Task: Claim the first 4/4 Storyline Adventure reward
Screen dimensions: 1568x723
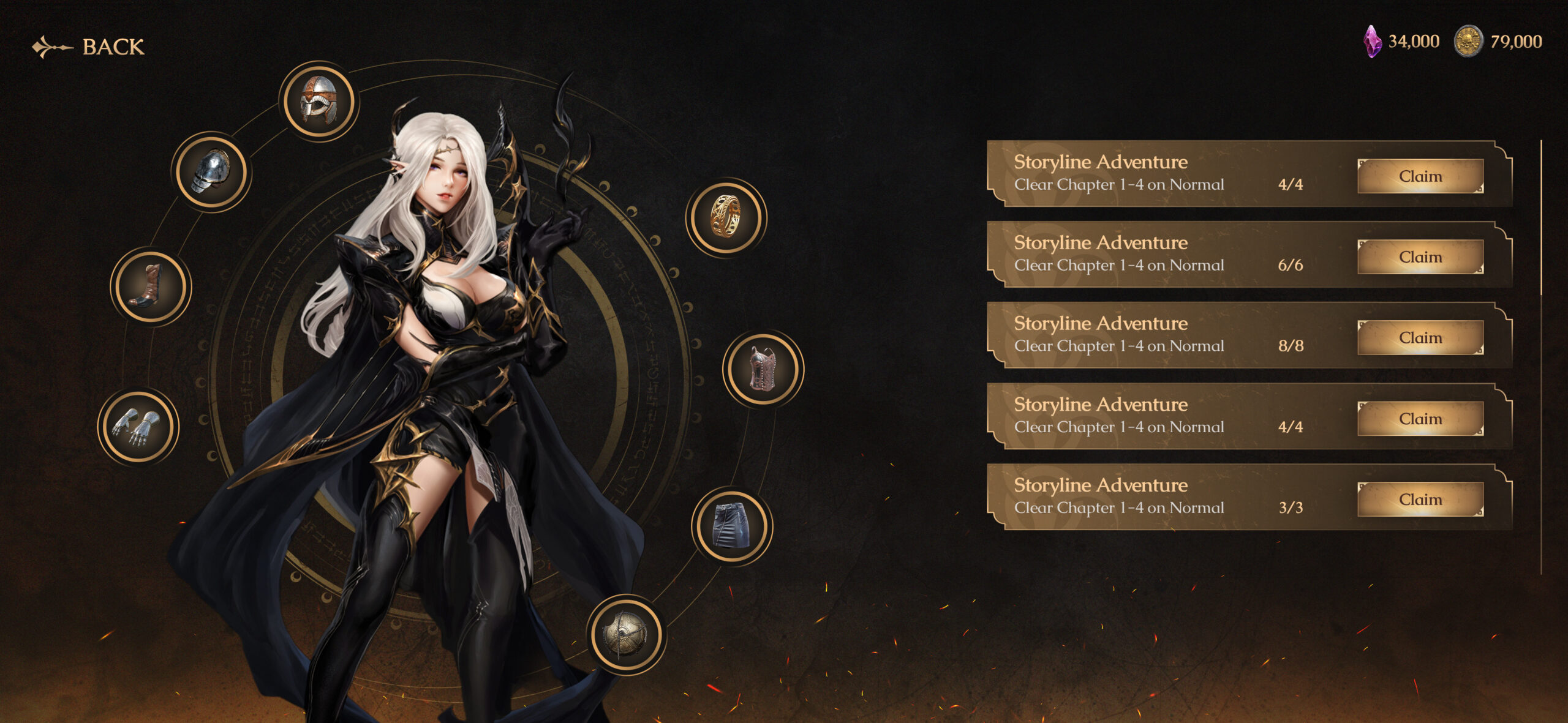Action: click(x=1420, y=176)
